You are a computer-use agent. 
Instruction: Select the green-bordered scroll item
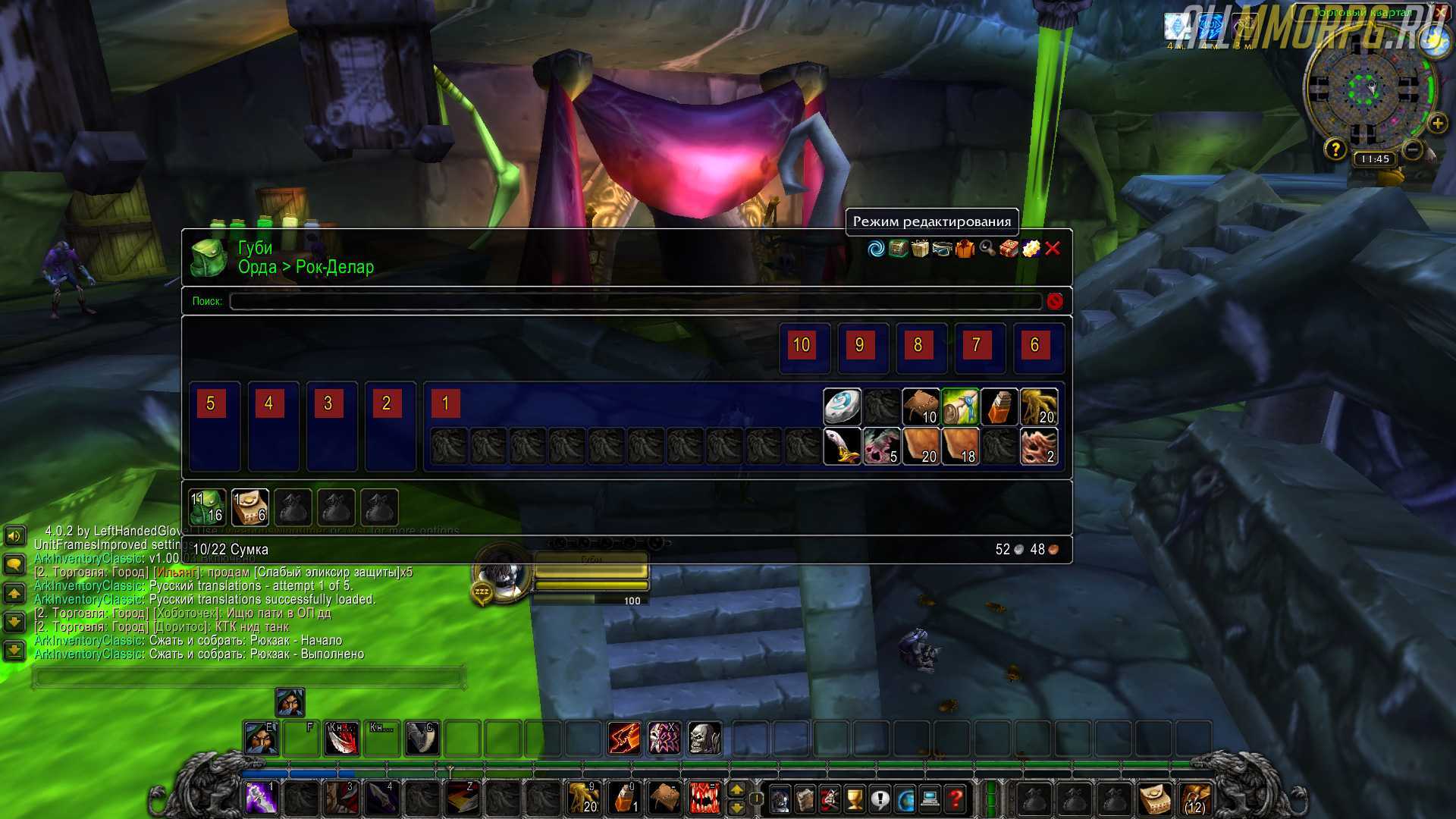pyautogui.click(x=960, y=407)
